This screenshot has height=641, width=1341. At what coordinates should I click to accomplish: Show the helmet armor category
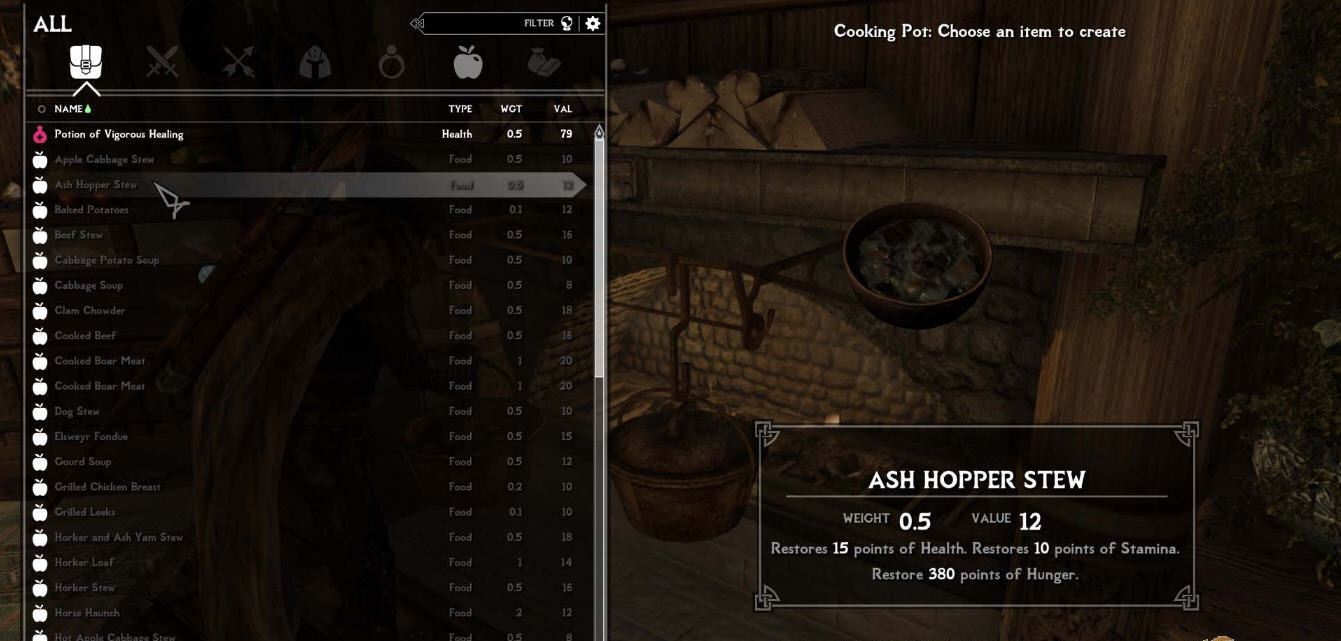pyautogui.click(x=315, y=63)
